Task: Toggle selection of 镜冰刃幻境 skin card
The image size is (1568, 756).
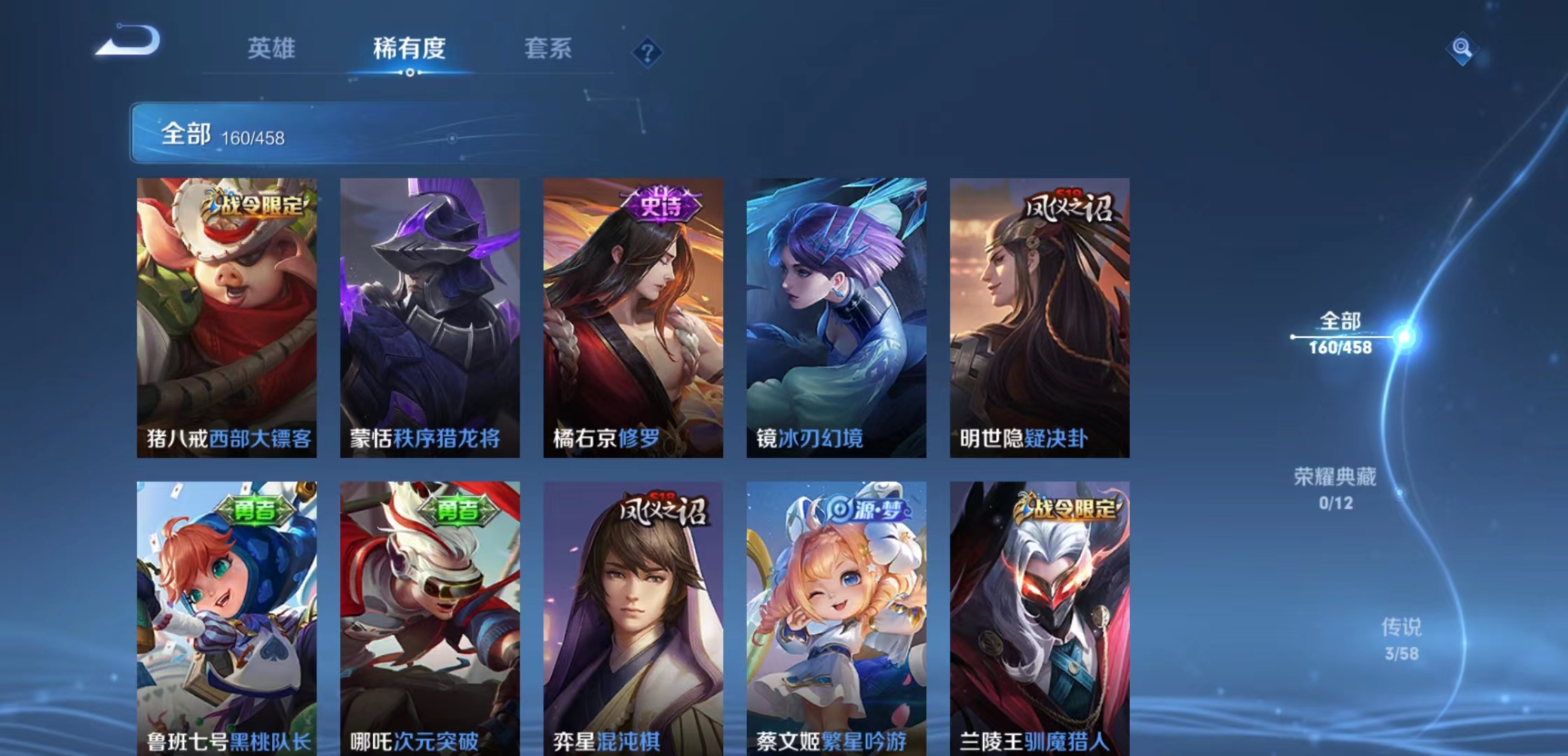Action: [839, 315]
